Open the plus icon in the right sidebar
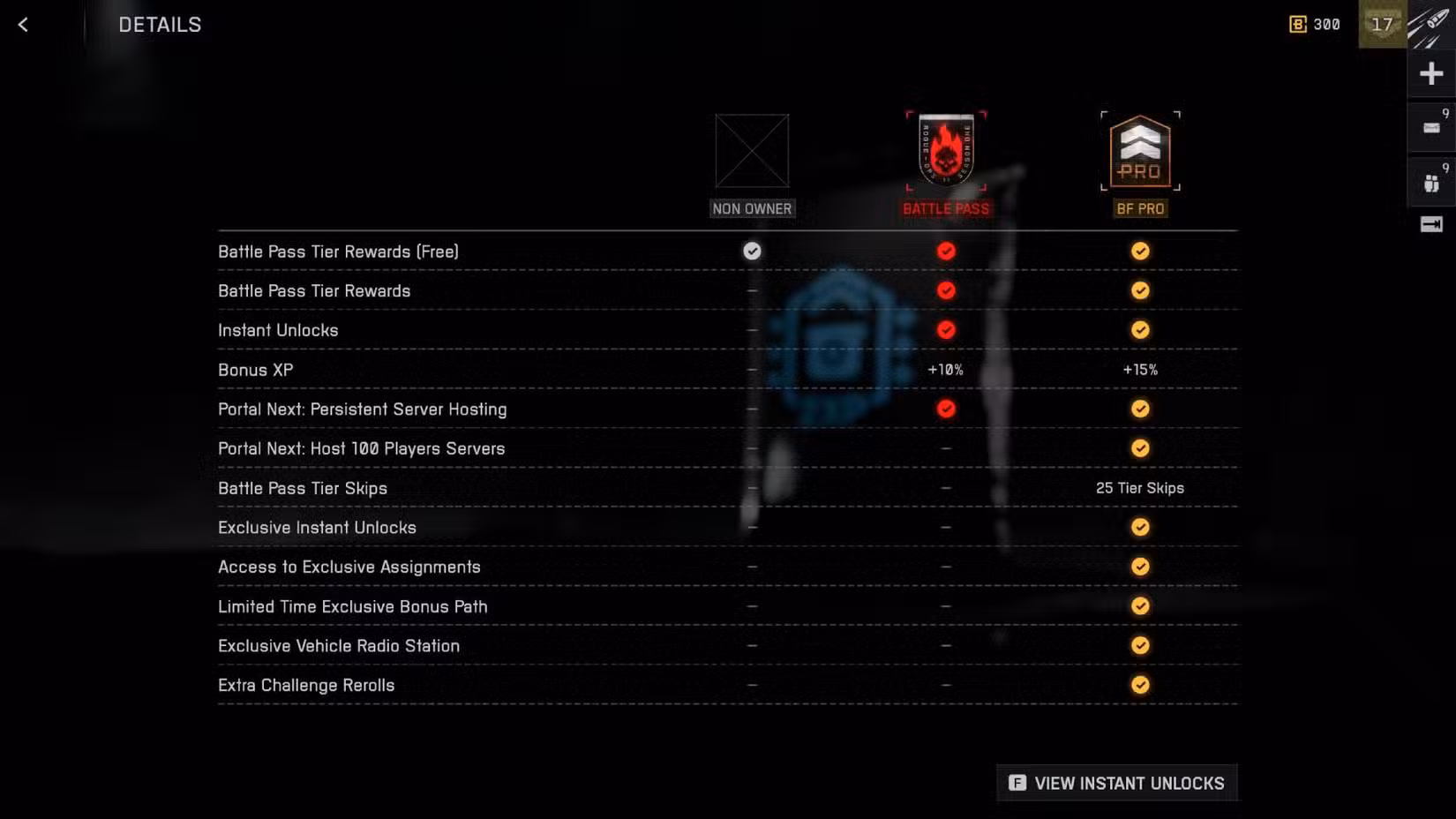This screenshot has height=819, width=1456. [x=1430, y=73]
